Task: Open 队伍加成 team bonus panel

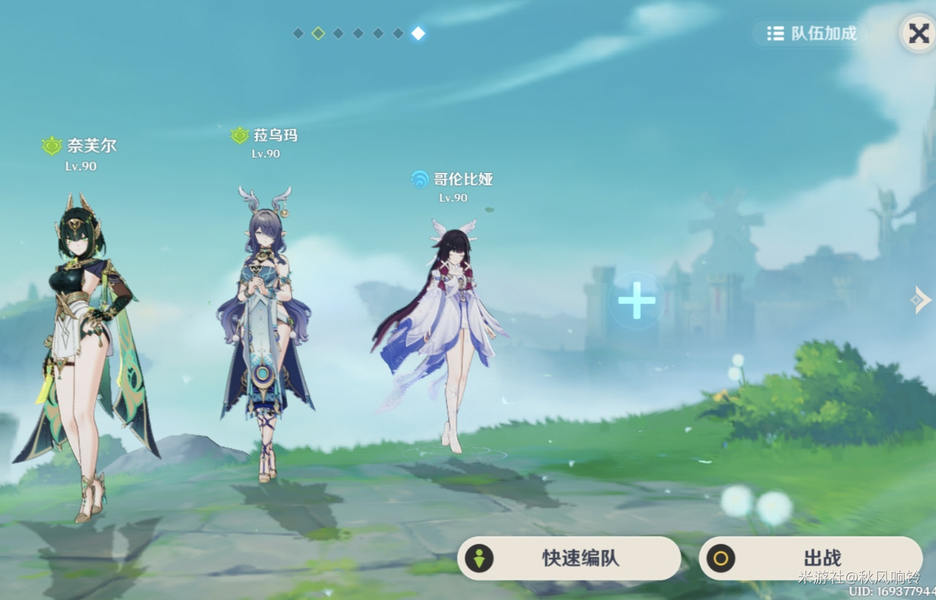Action: click(812, 33)
